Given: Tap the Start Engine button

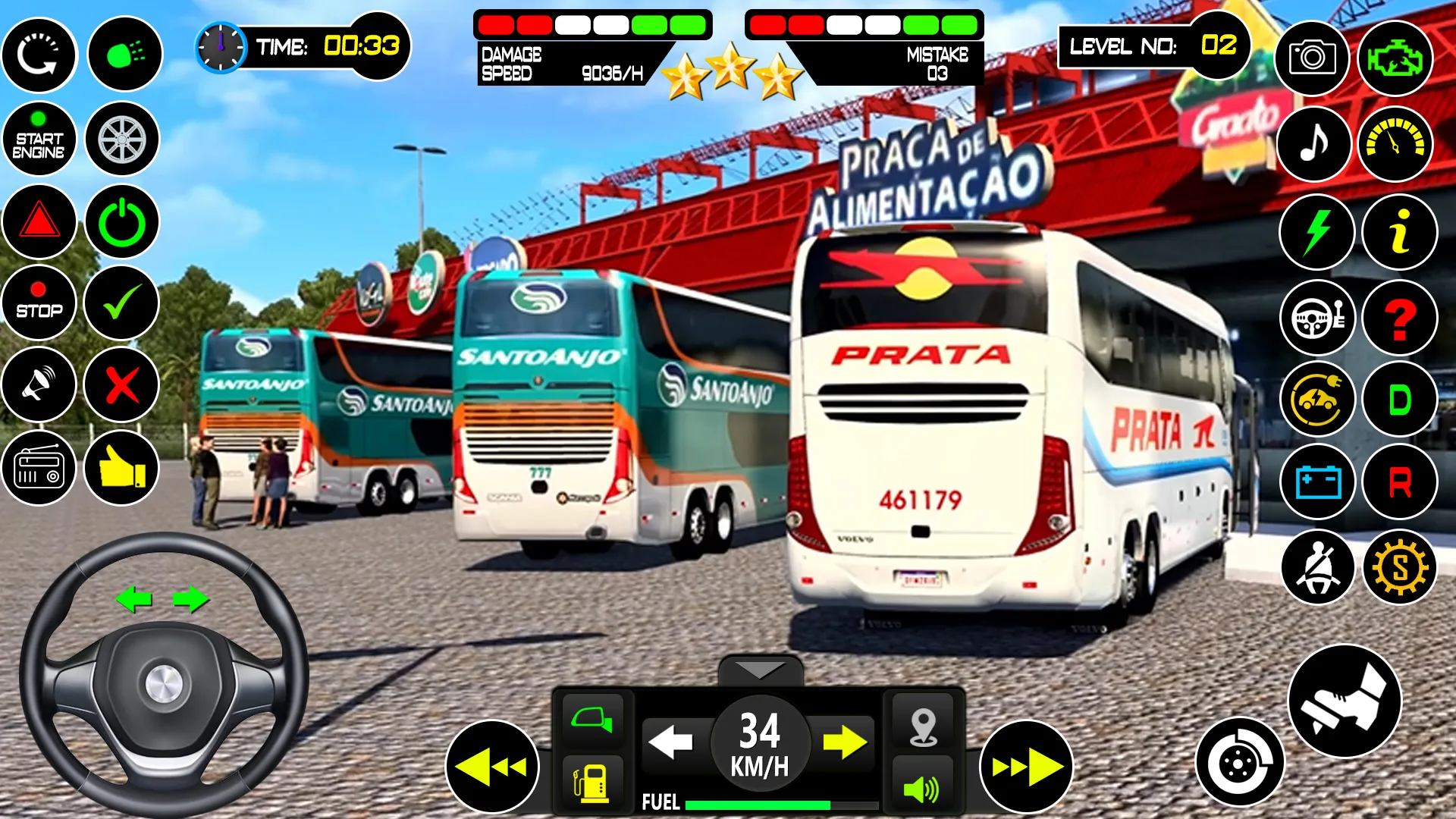Looking at the screenshot, I should [39, 139].
